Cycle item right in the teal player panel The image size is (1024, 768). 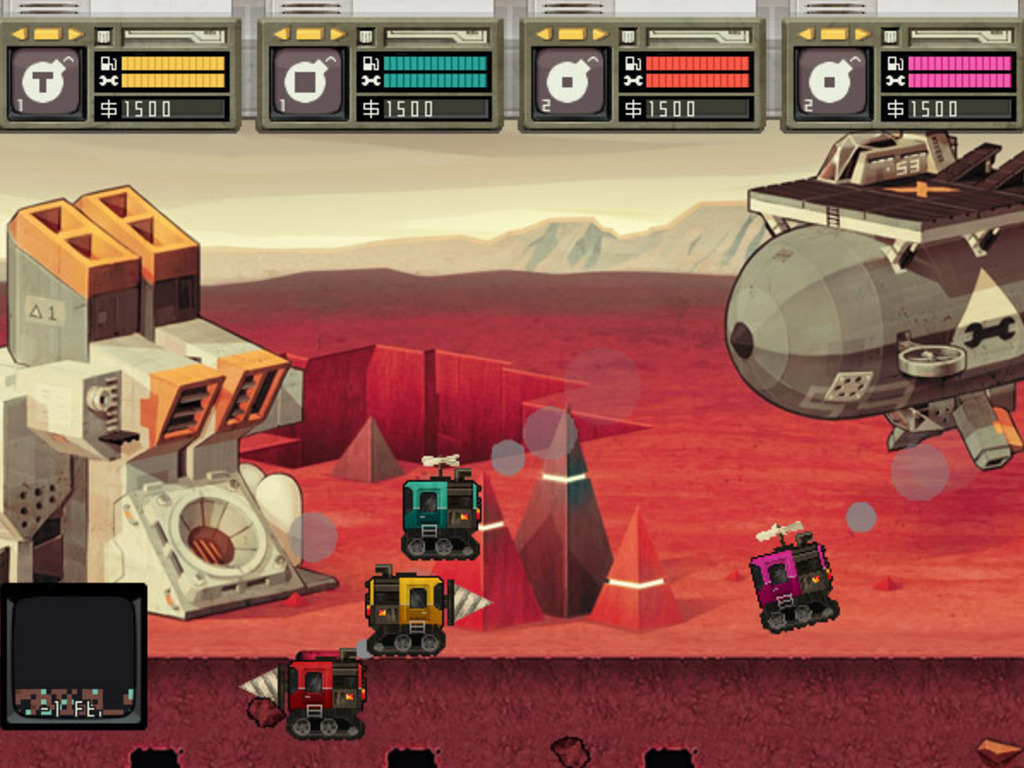pos(337,34)
